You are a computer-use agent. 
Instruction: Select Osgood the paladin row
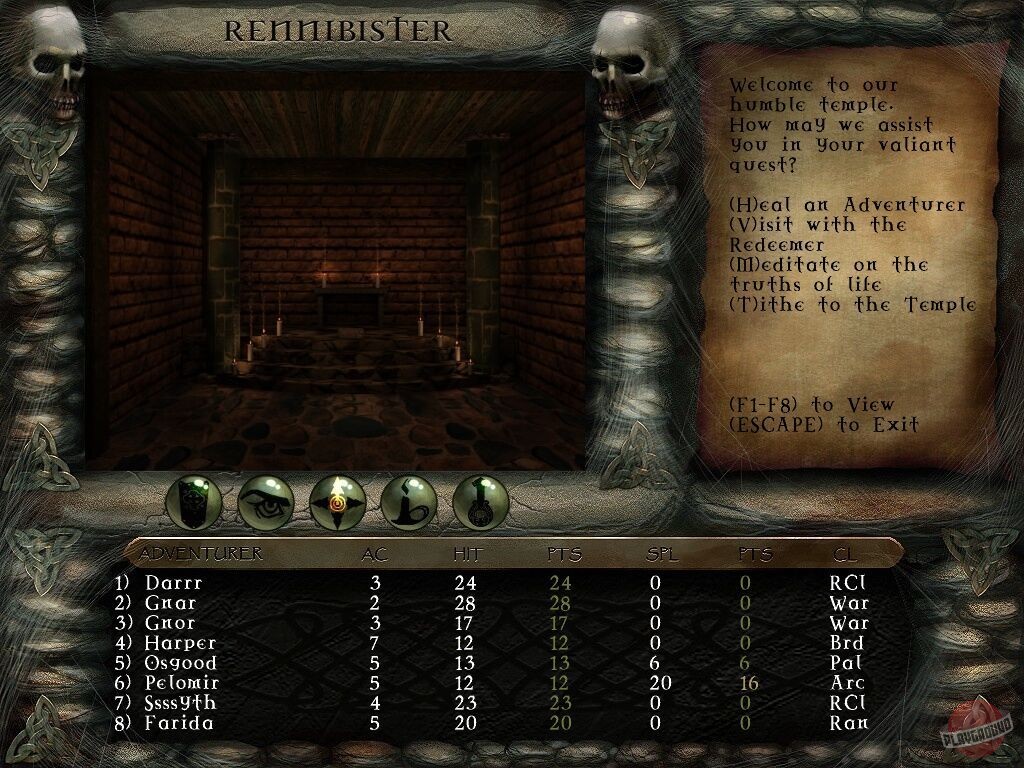pos(180,663)
